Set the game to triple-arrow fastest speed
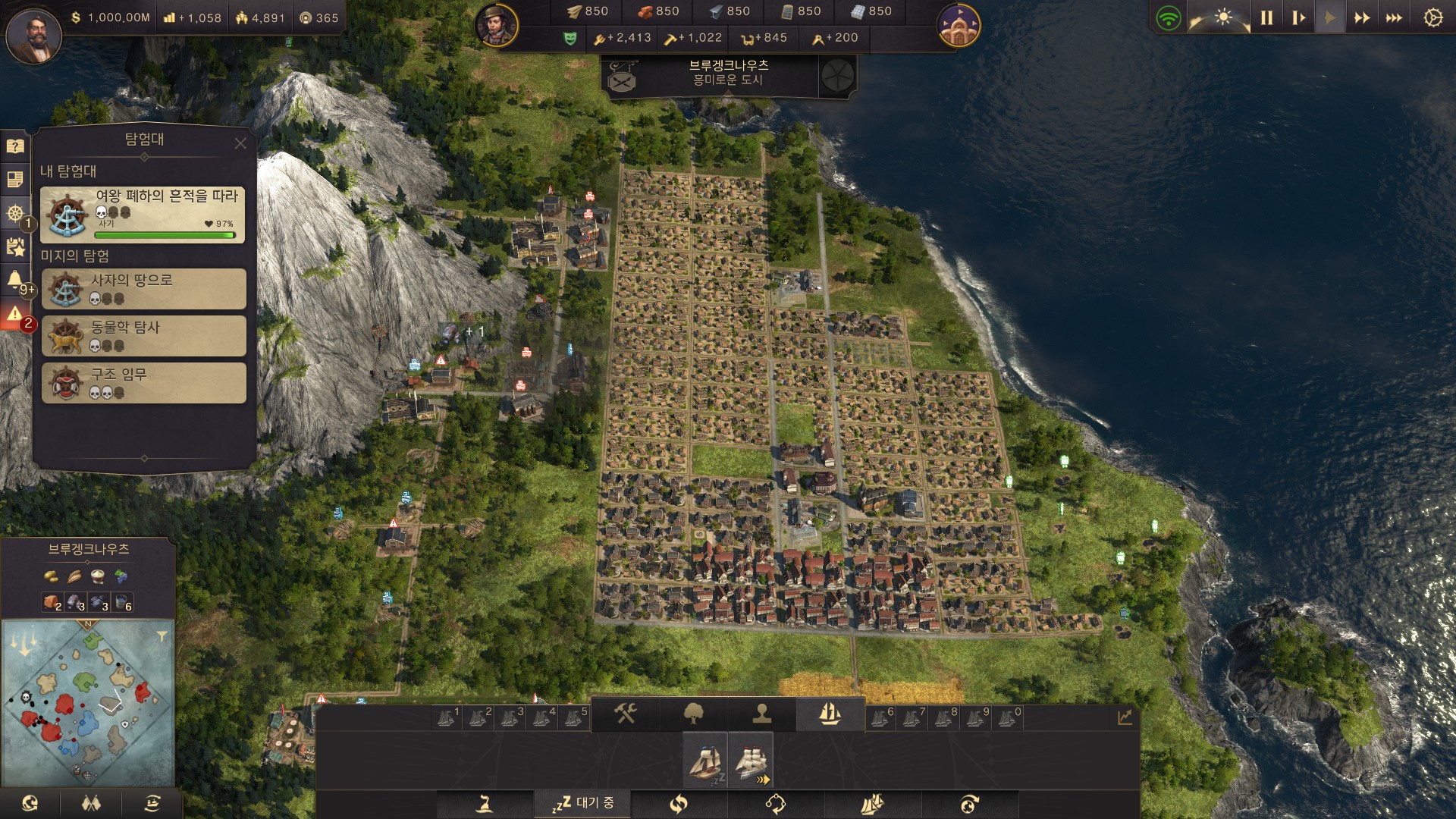This screenshot has width=1456, height=819. point(1394,18)
